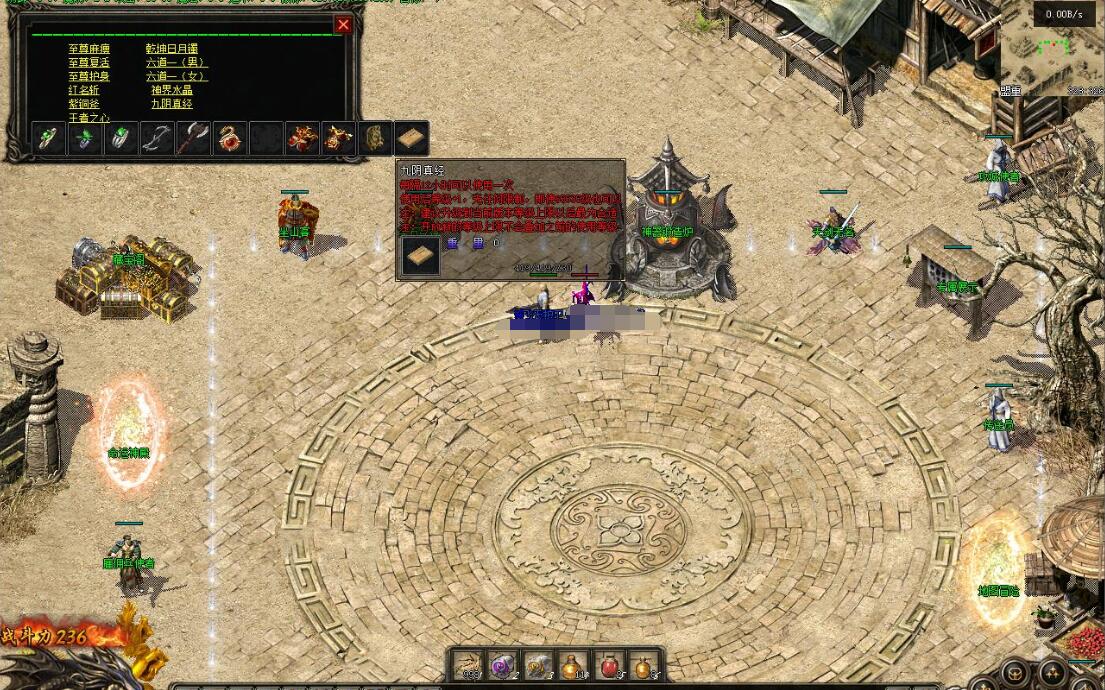The image size is (1105, 690).
Task: Select the red heart amulet slot
Action: pos(229,139)
